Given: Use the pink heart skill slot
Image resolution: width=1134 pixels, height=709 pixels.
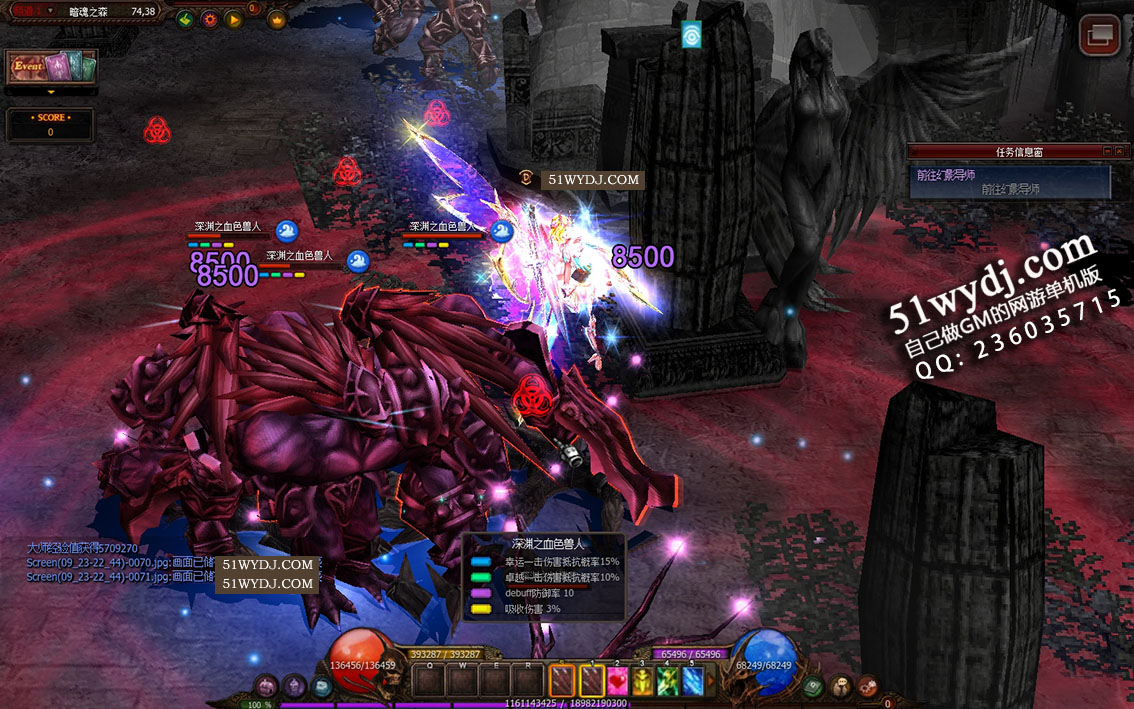Looking at the screenshot, I should point(617,681).
